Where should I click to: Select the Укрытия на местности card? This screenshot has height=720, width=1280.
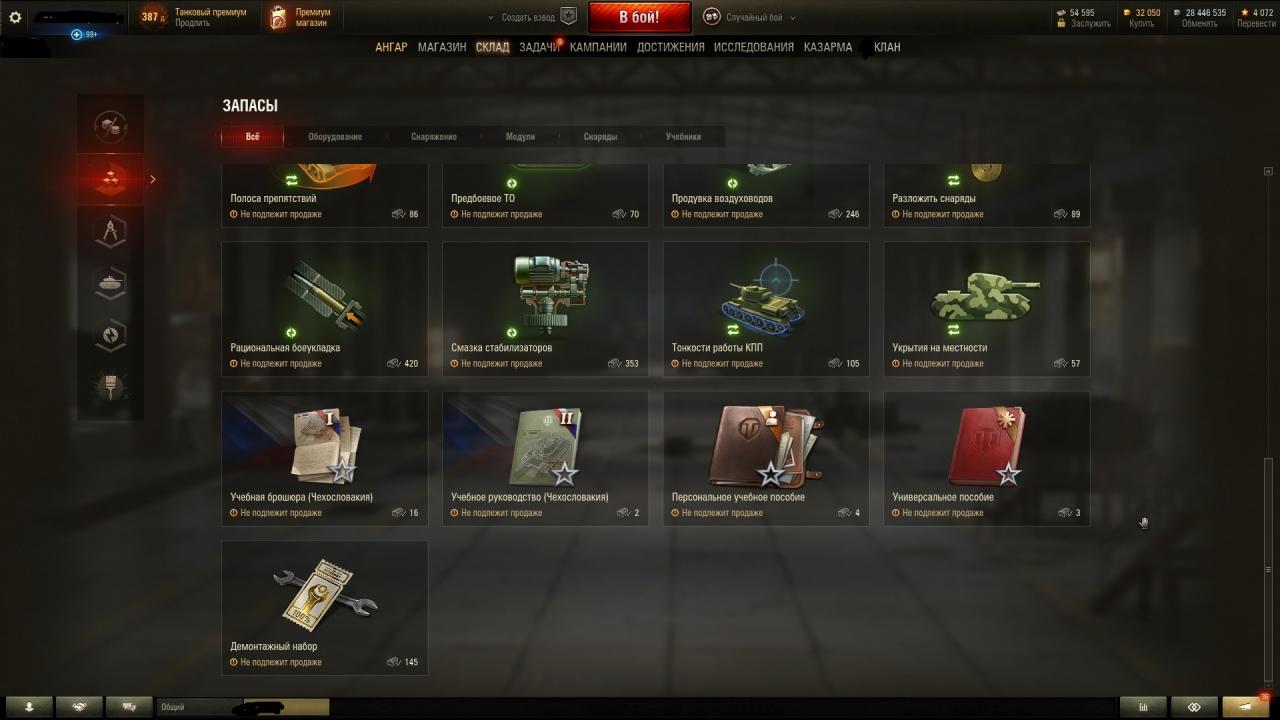(986, 308)
